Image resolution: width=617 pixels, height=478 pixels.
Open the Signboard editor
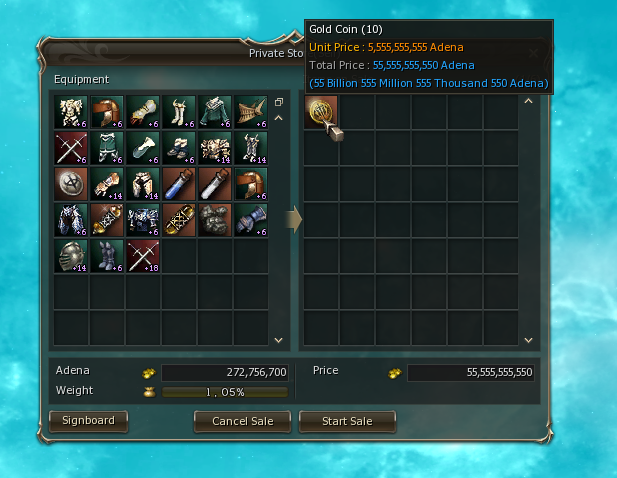[88, 421]
